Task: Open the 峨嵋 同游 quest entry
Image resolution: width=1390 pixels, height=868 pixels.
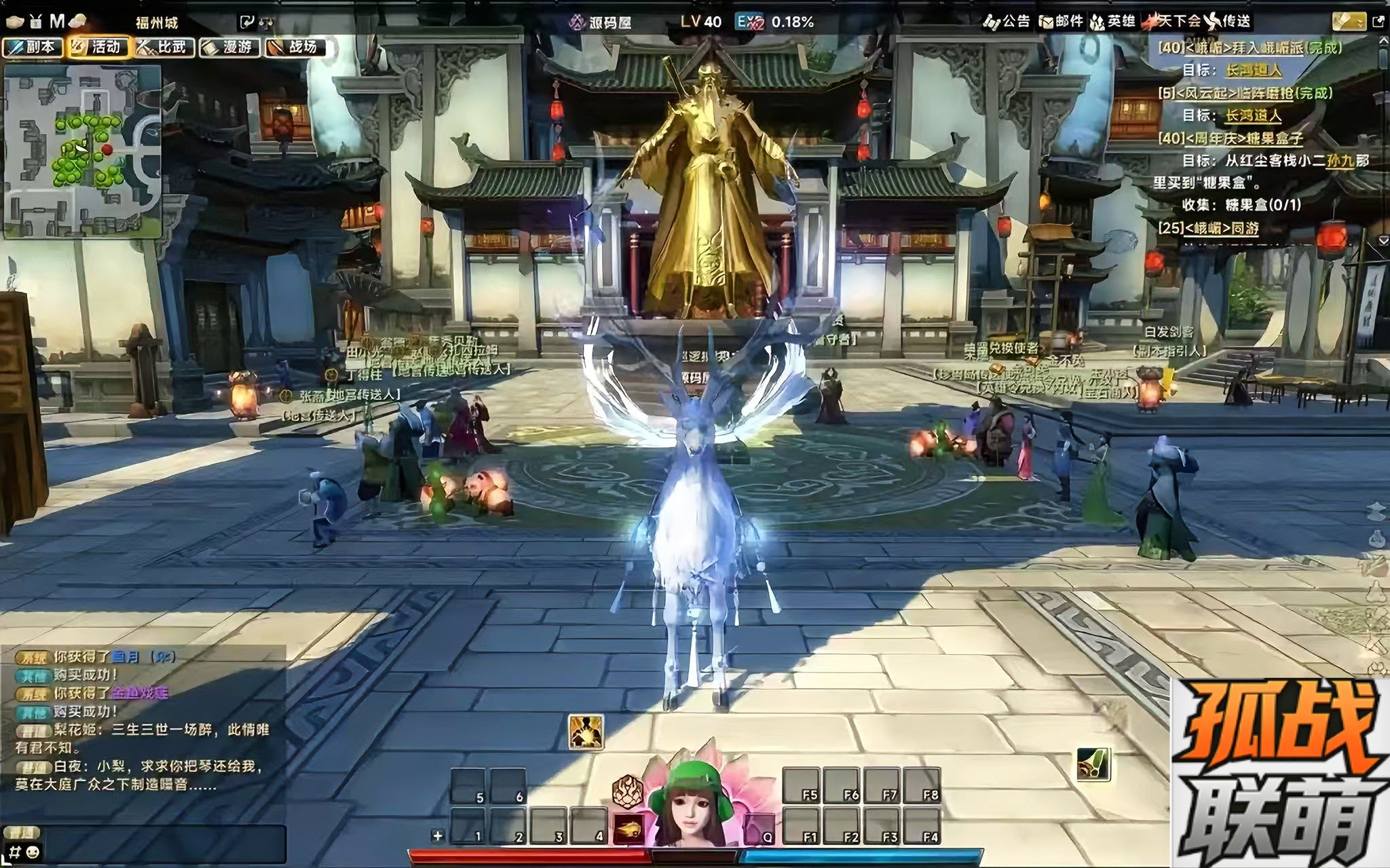Action: (1208, 228)
